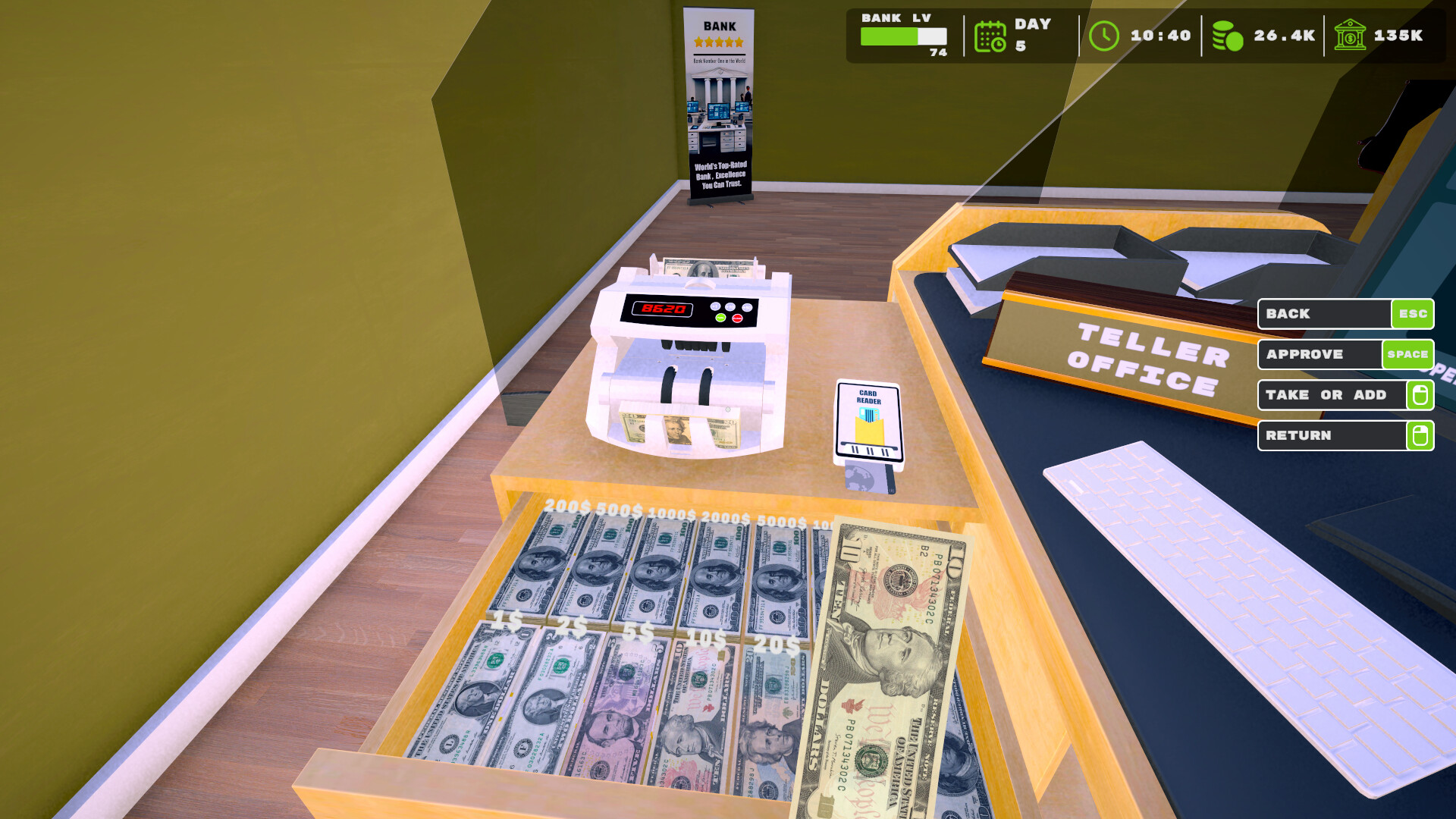Click the ESC key icon on BACK button
Screen dimensions: 1456x819
tap(1411, 313)
